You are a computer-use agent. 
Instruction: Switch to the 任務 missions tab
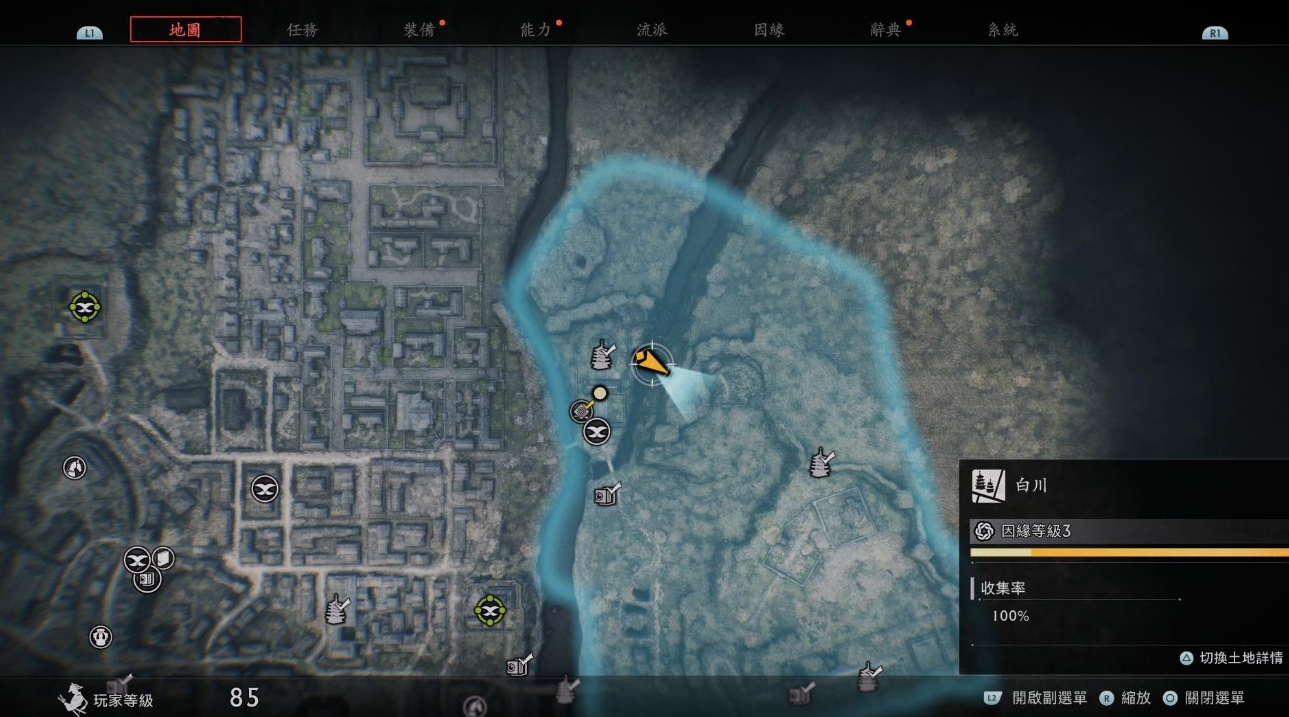(302, 30)
